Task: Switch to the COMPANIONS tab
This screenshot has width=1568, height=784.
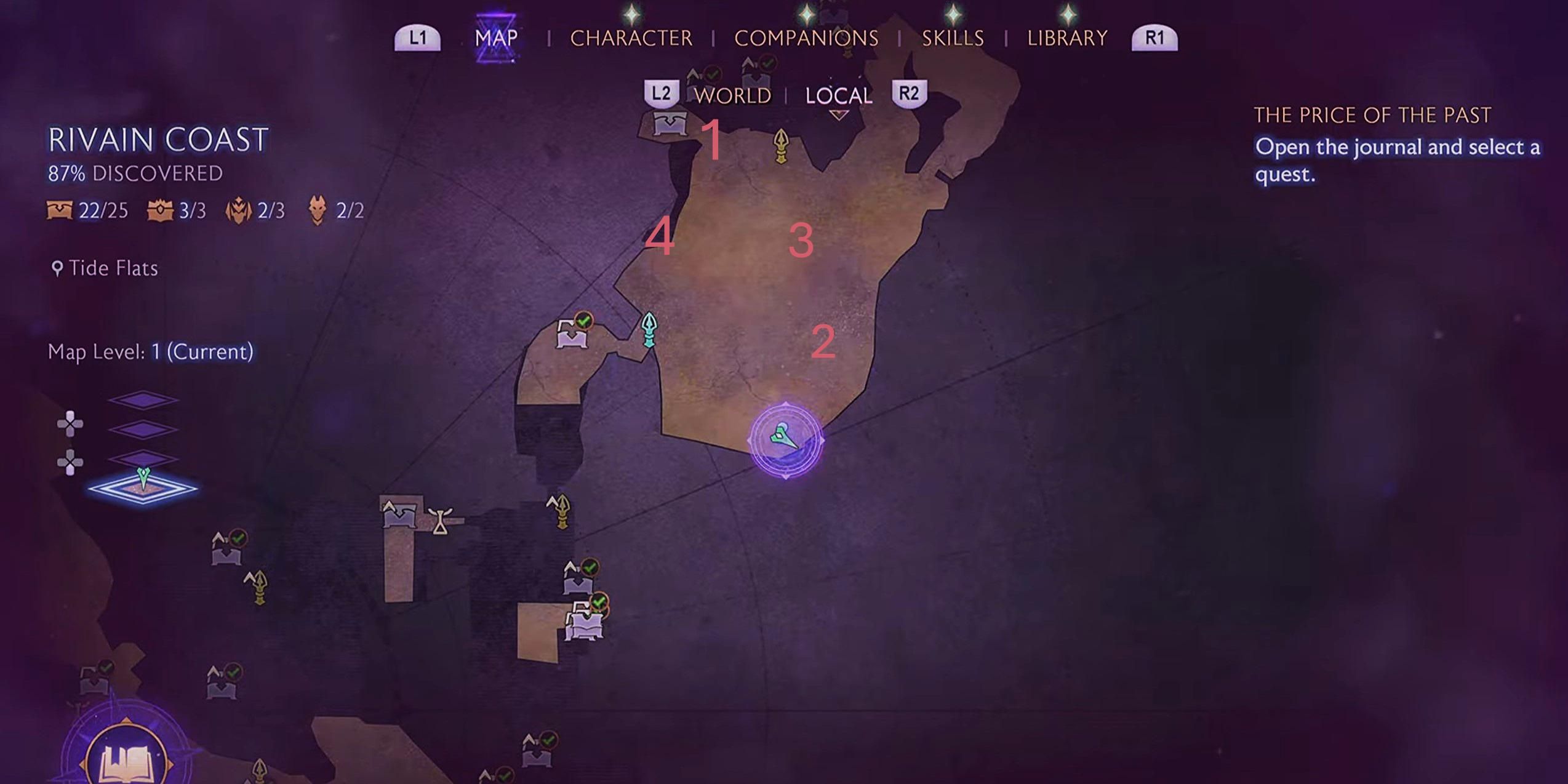Action: tap(807, 38)
